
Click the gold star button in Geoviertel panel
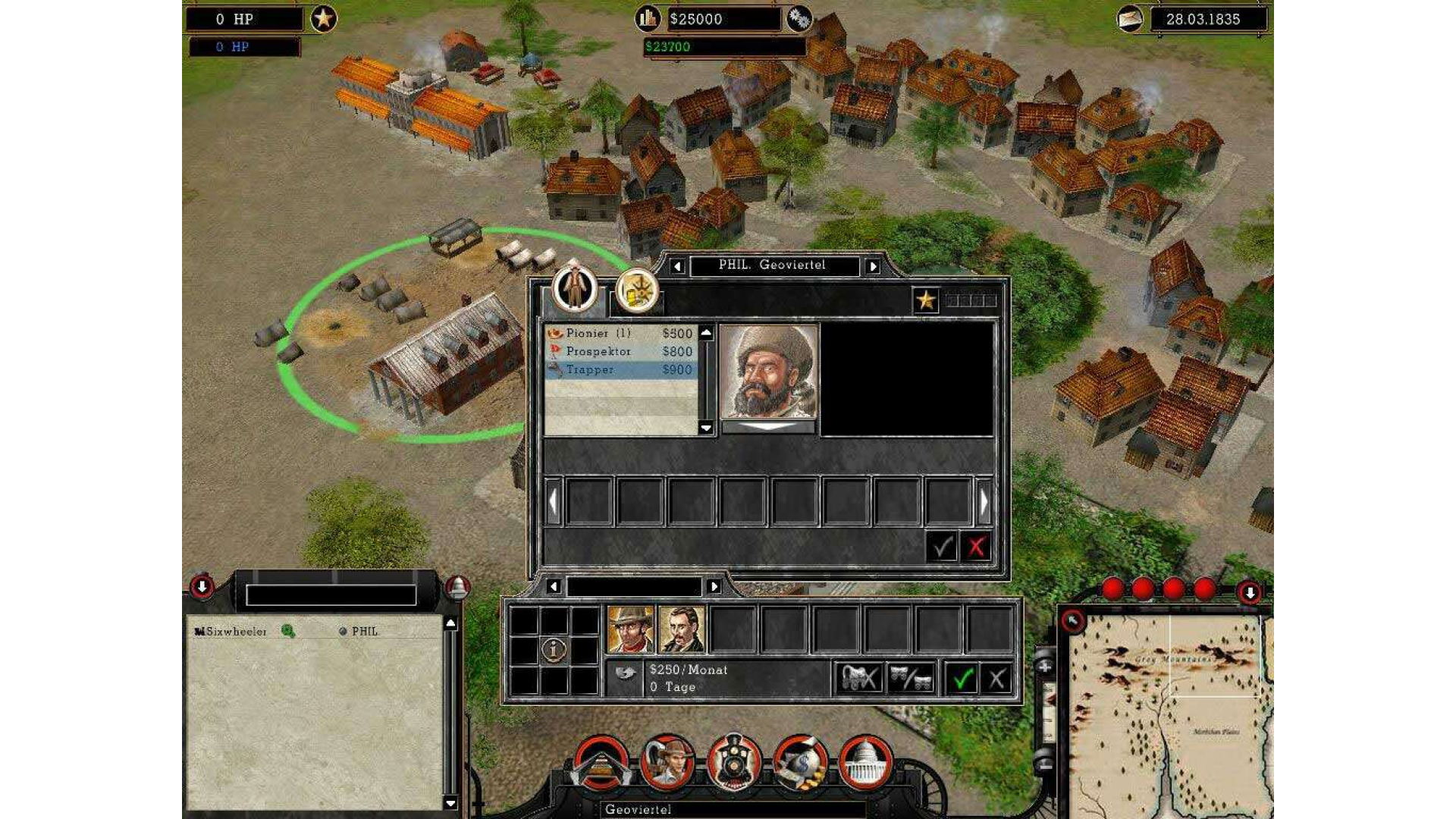926,301
